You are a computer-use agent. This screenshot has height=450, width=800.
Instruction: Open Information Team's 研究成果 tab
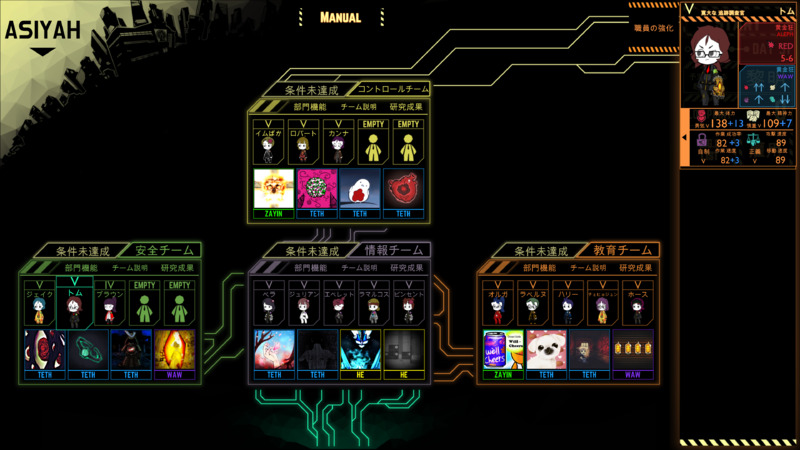406,267
